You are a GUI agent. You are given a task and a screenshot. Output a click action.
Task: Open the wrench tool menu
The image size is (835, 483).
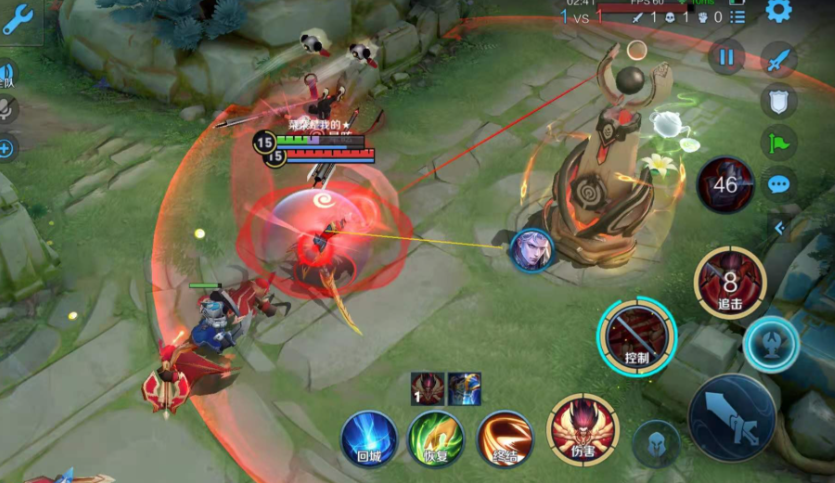click(18, 19)
